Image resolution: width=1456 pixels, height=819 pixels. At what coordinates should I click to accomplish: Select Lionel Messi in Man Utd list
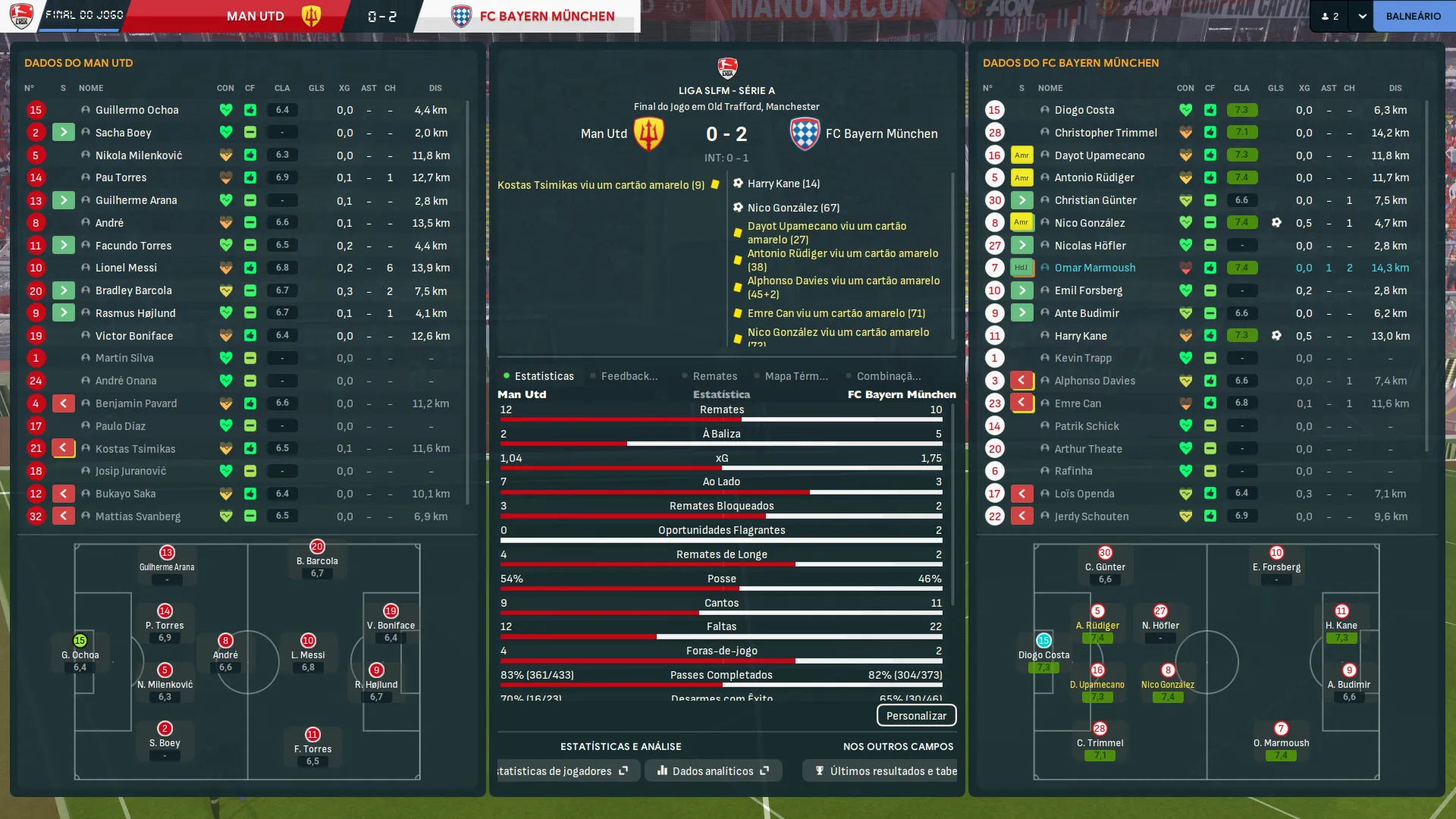point(126,268)
